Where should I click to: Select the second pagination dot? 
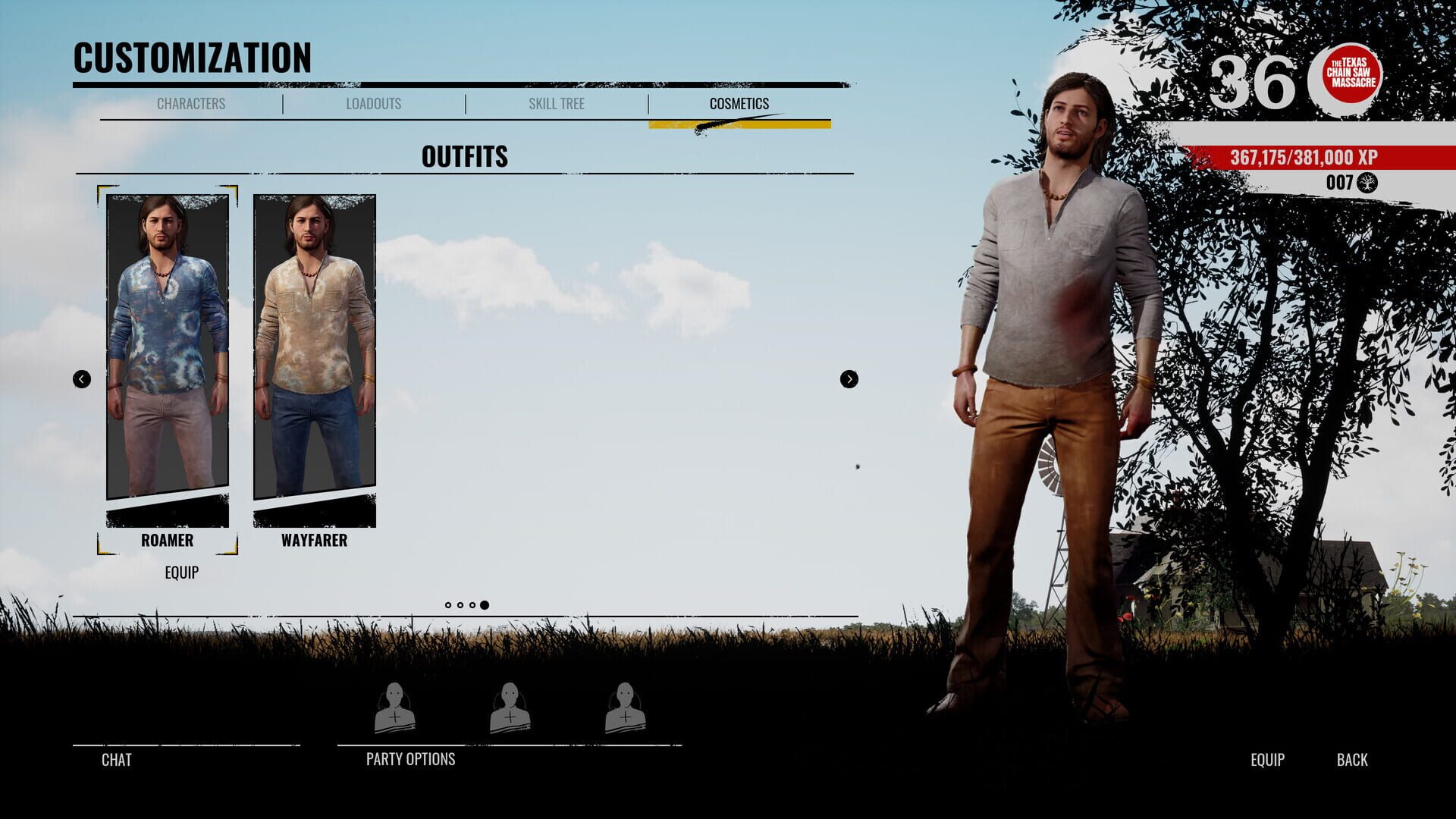460,604
